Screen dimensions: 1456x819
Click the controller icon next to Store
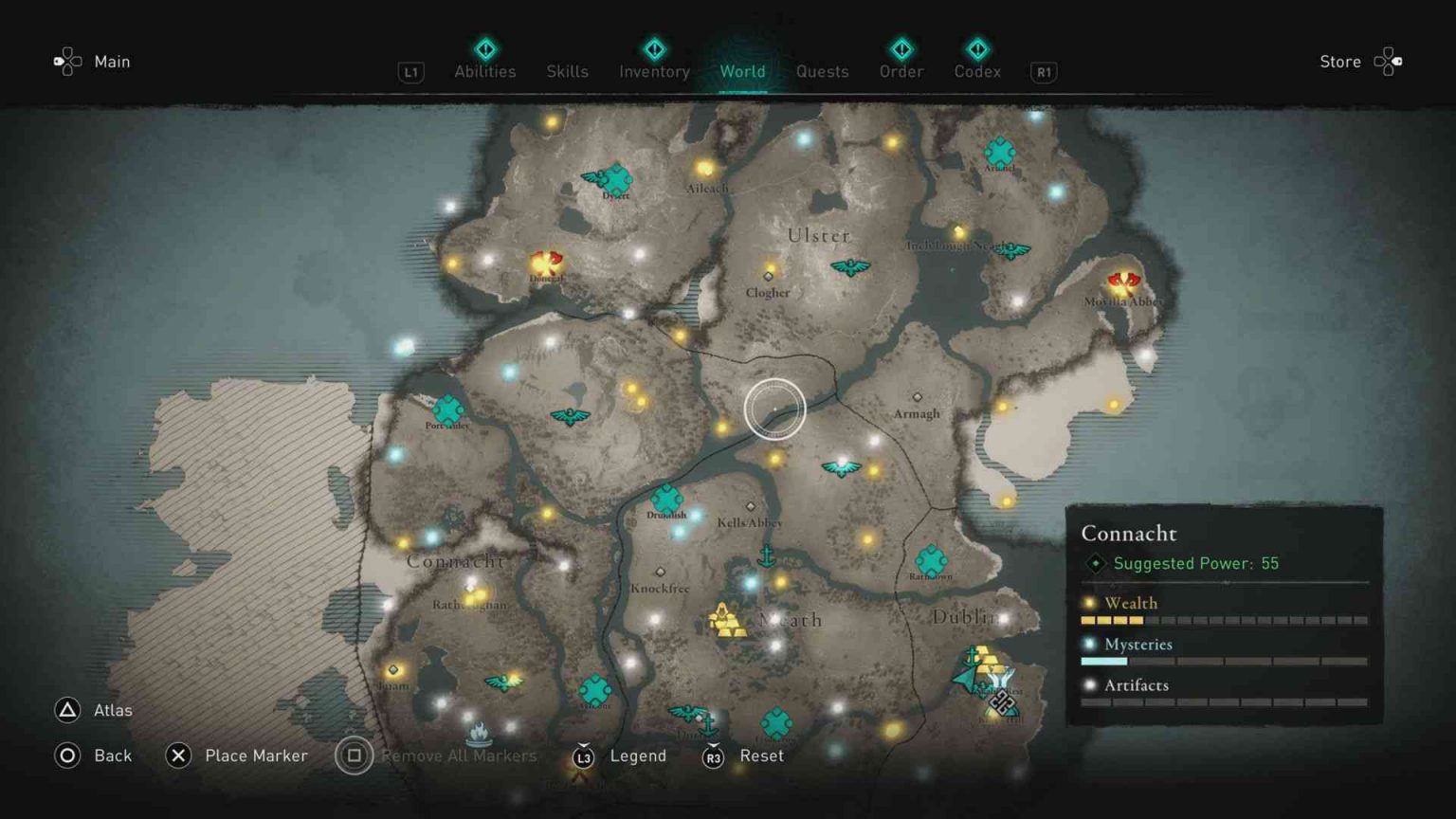[x=1389, y=61]
